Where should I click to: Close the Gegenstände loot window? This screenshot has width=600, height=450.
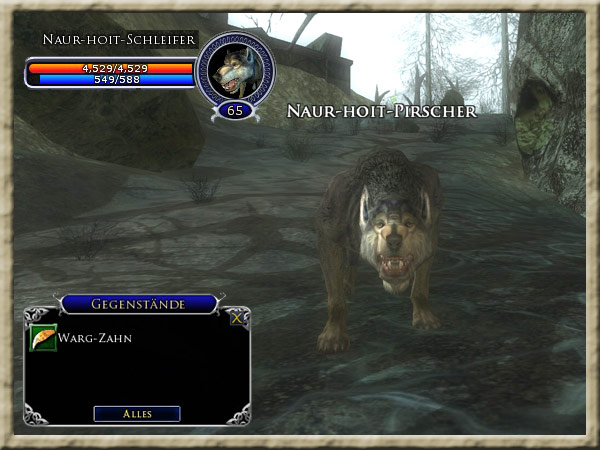point(236,318)
